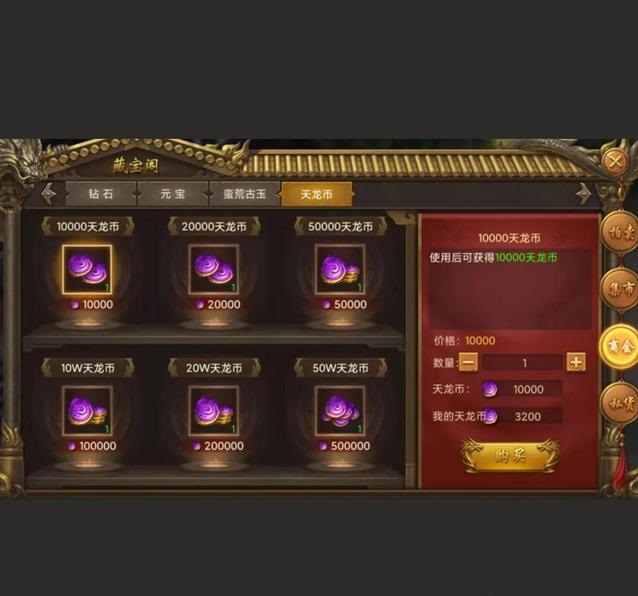
Task: Pick the 50000天龙币 item
Action: coord(339,269)
